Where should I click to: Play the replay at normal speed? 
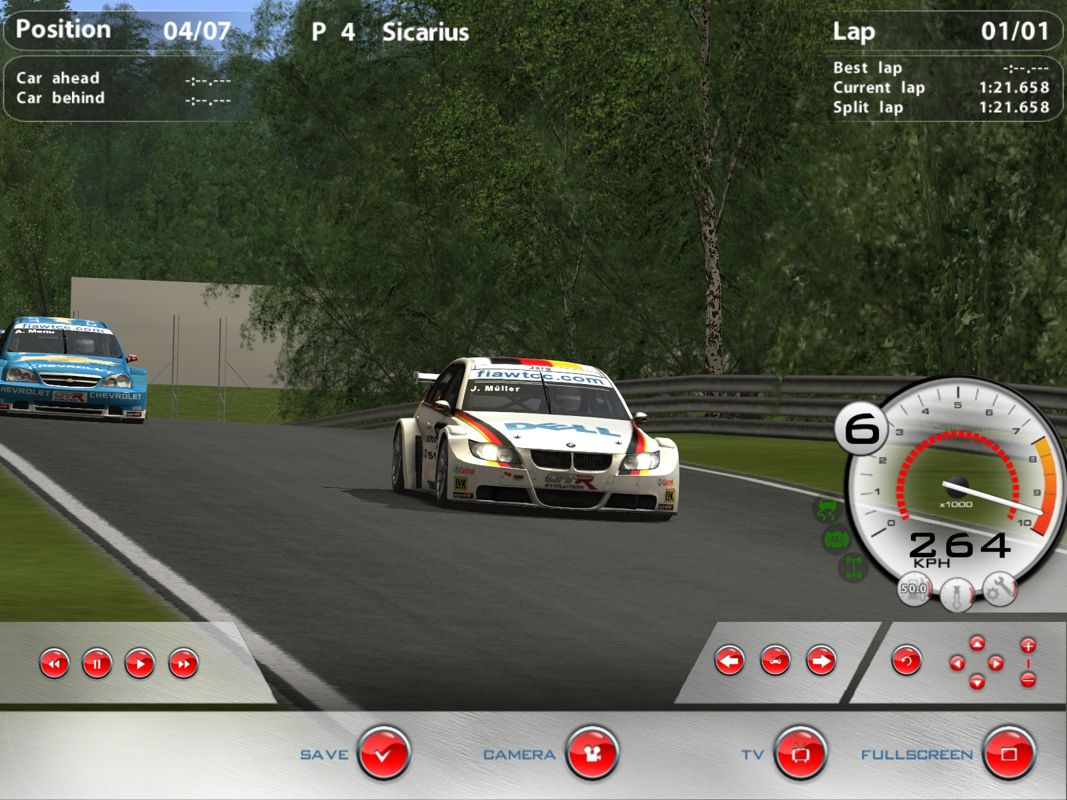(140, 662)
